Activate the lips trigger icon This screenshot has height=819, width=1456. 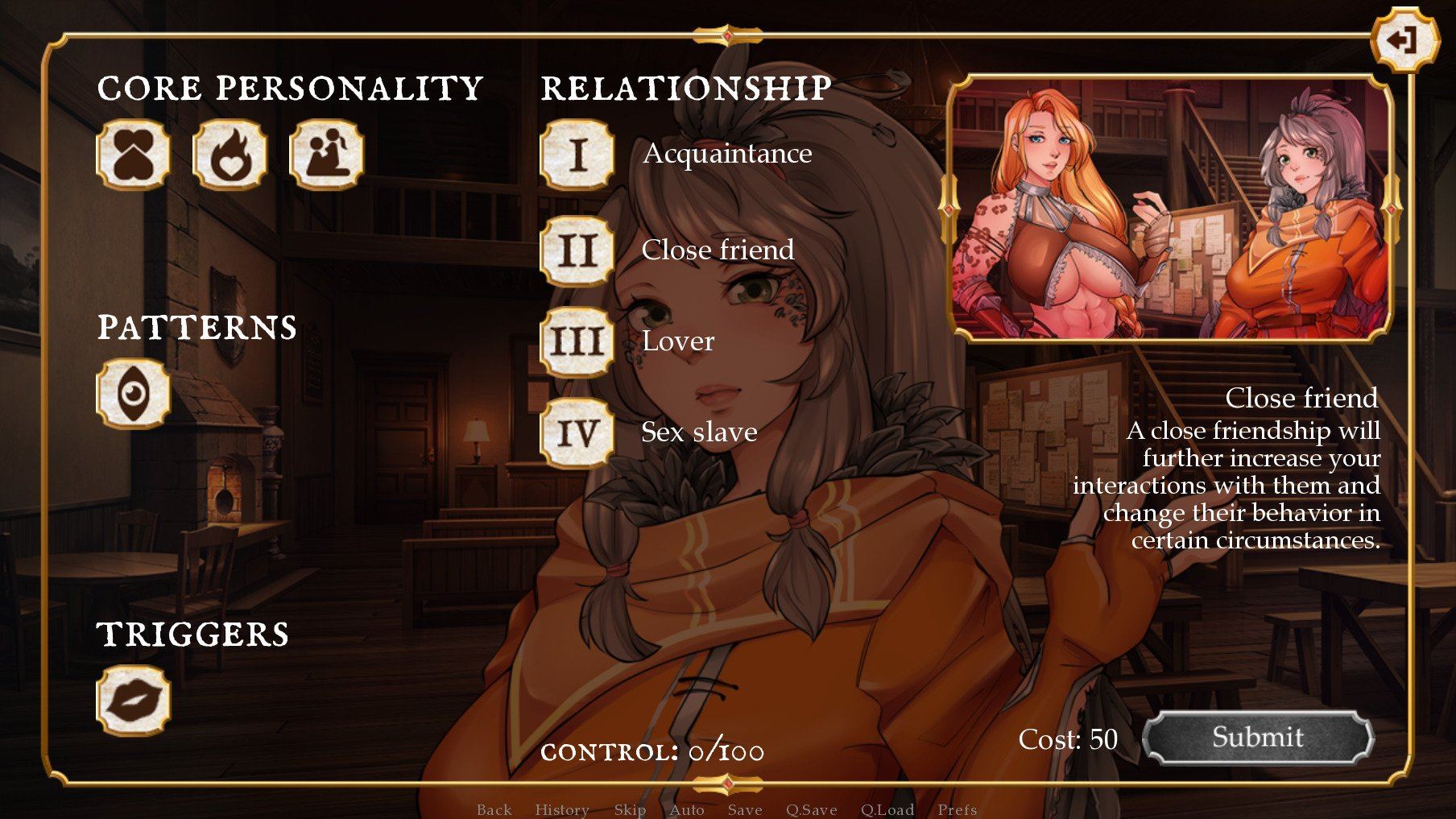click(133, 700)
